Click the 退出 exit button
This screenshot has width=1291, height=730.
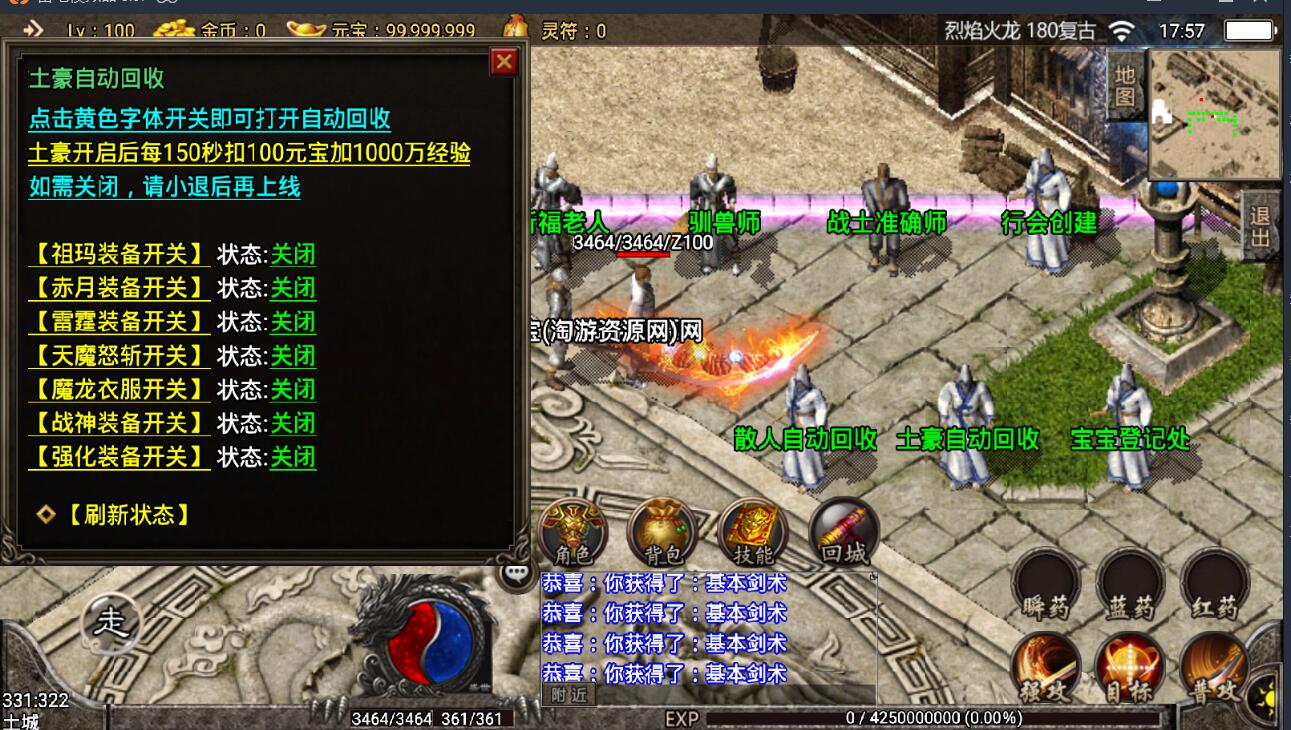[x=1260, y=226]
